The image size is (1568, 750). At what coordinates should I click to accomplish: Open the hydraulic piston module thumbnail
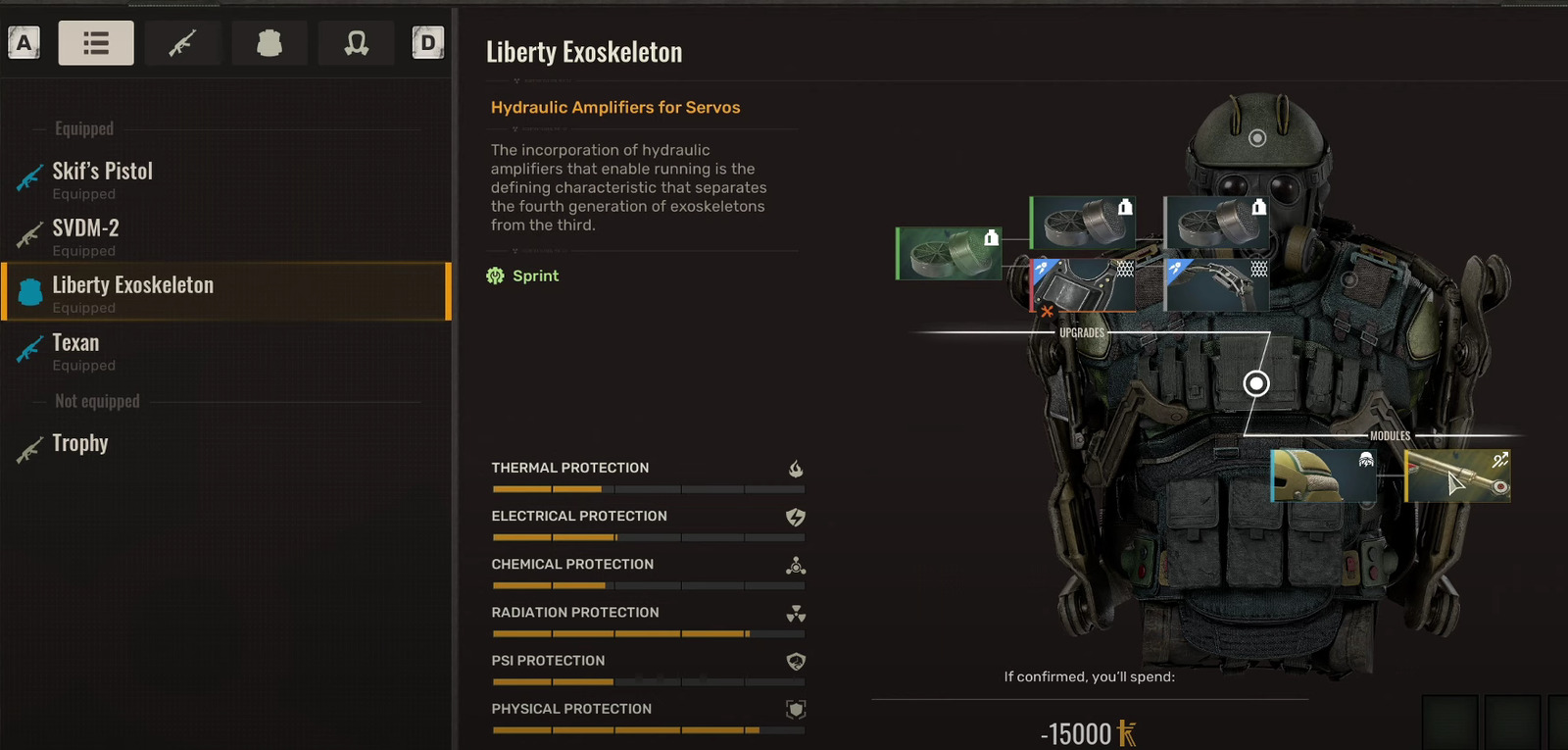[1457, 475]
